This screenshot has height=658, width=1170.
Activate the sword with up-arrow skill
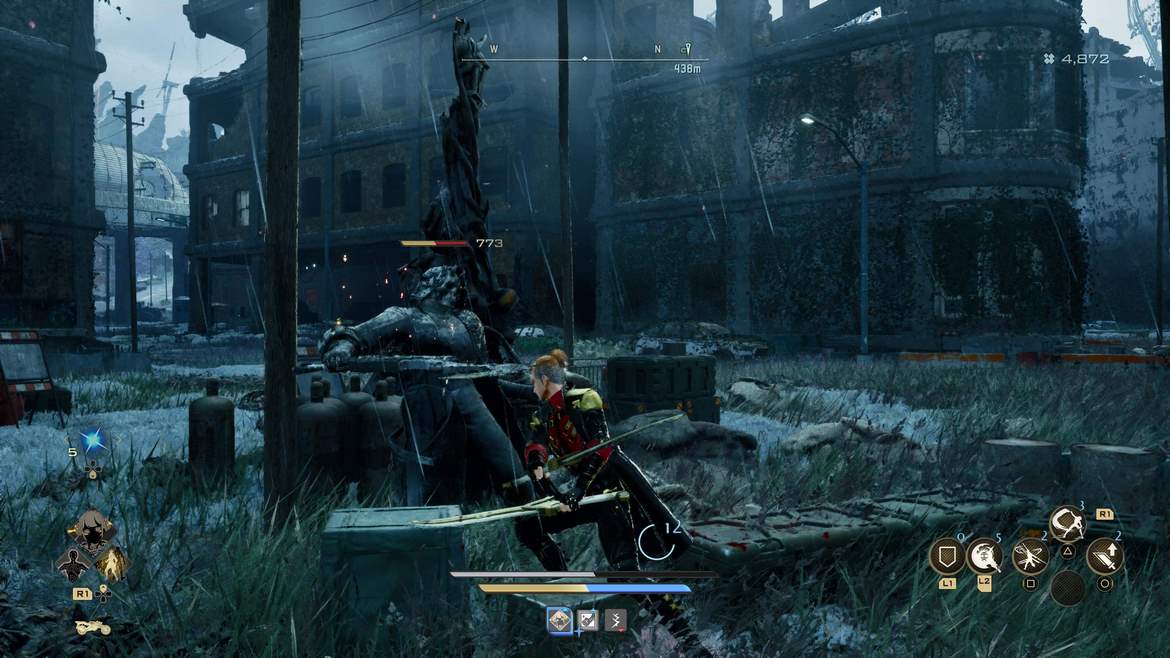(1104, 556)
